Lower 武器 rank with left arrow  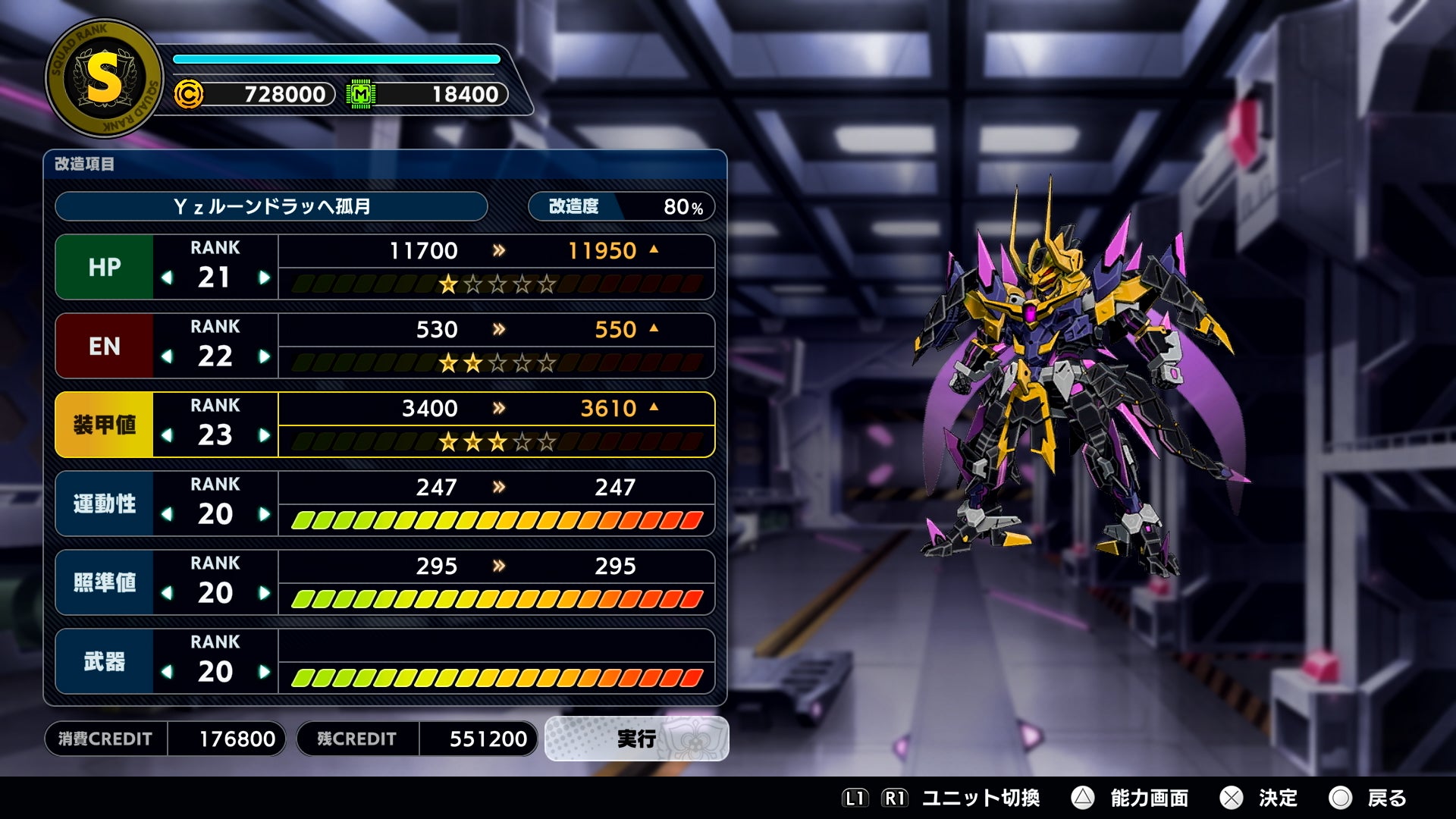click(167, 672)
